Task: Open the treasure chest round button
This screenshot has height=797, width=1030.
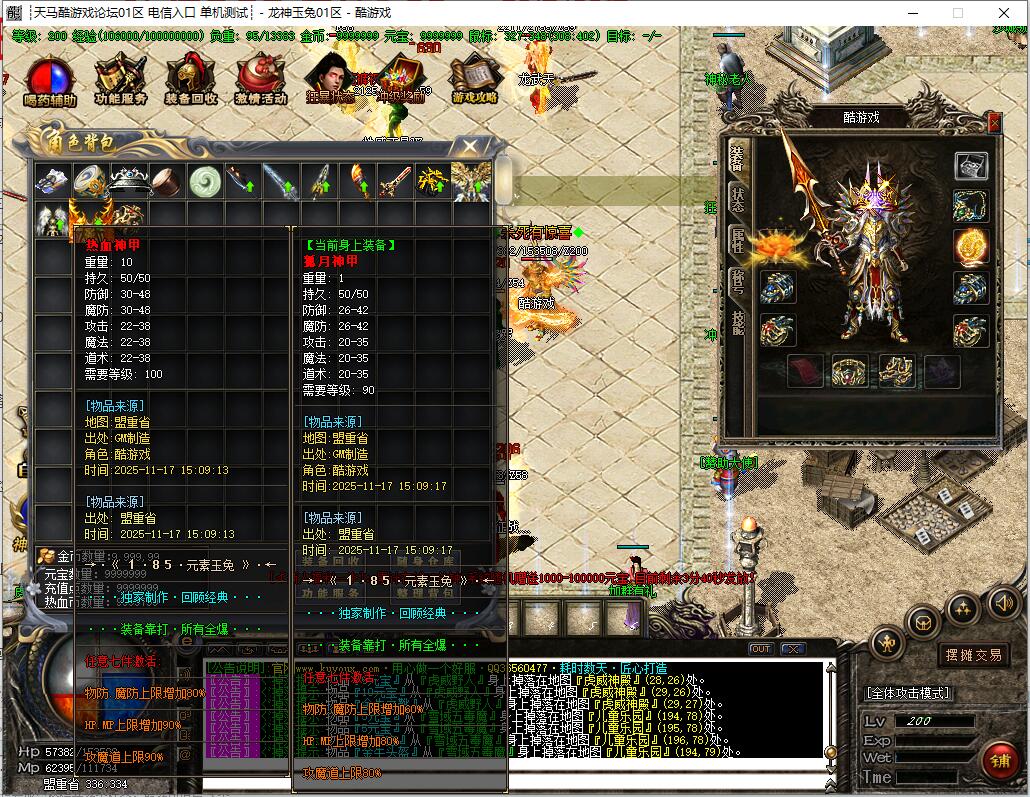Action: point(922,622)
